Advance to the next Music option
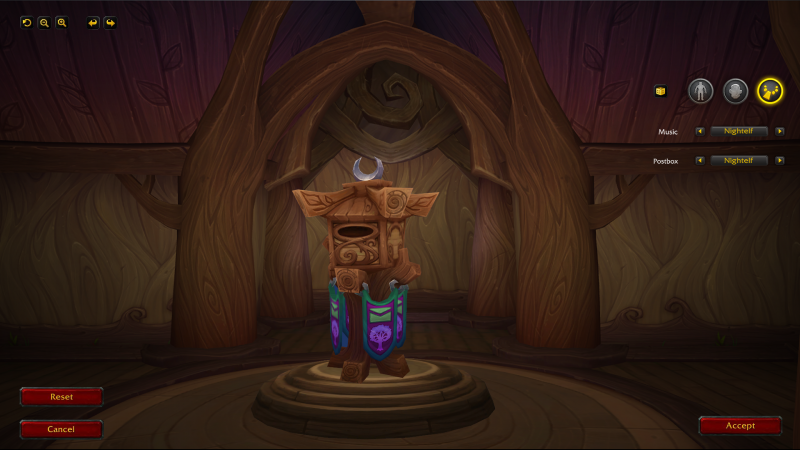Image resolution: width=800 pixels, height=450 pixels. pyautogui.click(x=779, y=131)
